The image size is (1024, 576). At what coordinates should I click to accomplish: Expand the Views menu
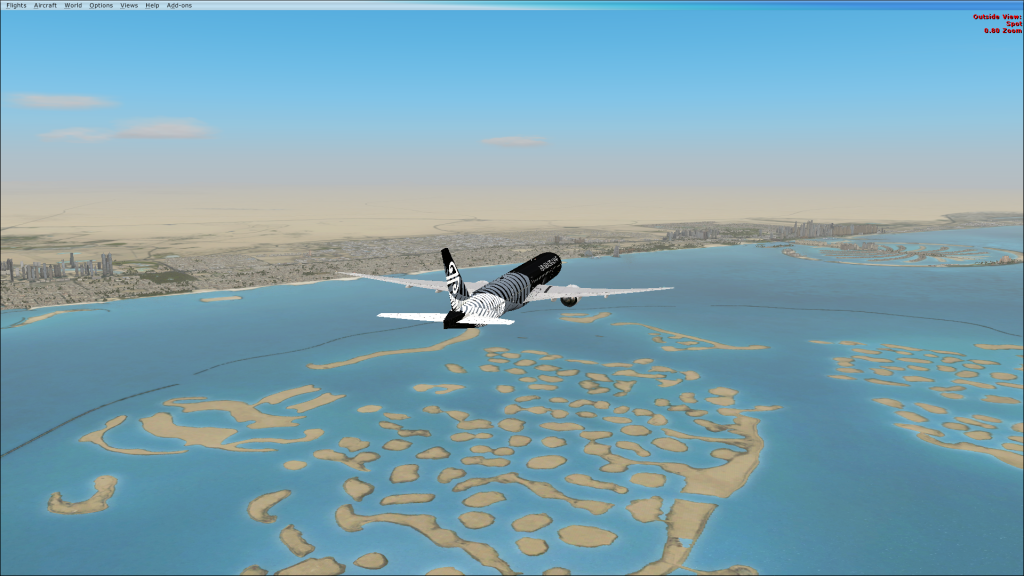tap(129, 5)
